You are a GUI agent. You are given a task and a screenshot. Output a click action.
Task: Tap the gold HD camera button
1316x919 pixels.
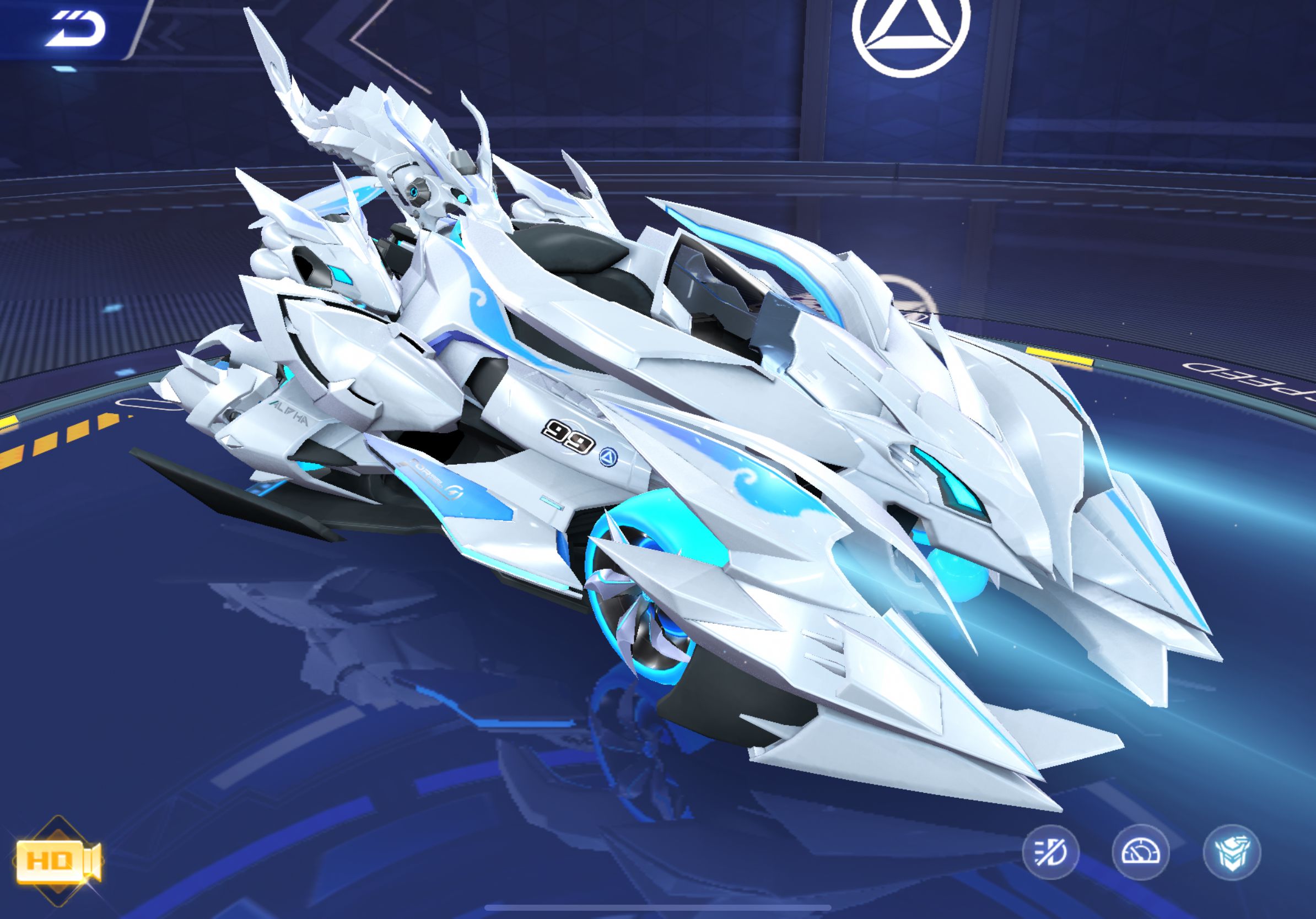[57, 861]
